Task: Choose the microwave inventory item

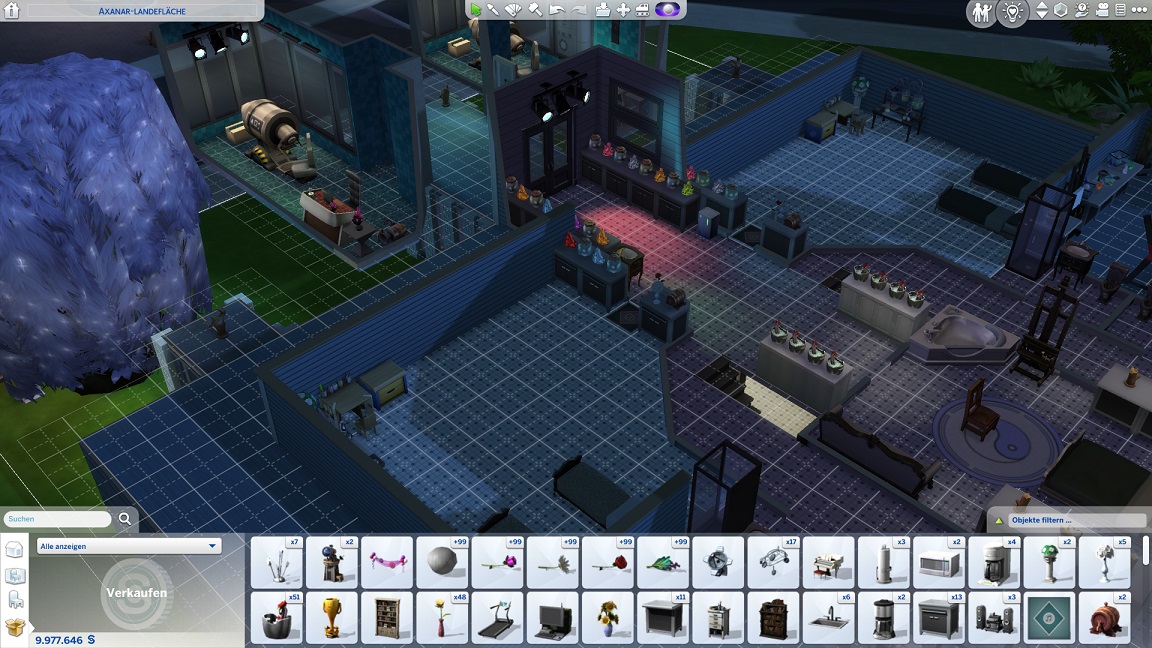Action: pos(937,563)
